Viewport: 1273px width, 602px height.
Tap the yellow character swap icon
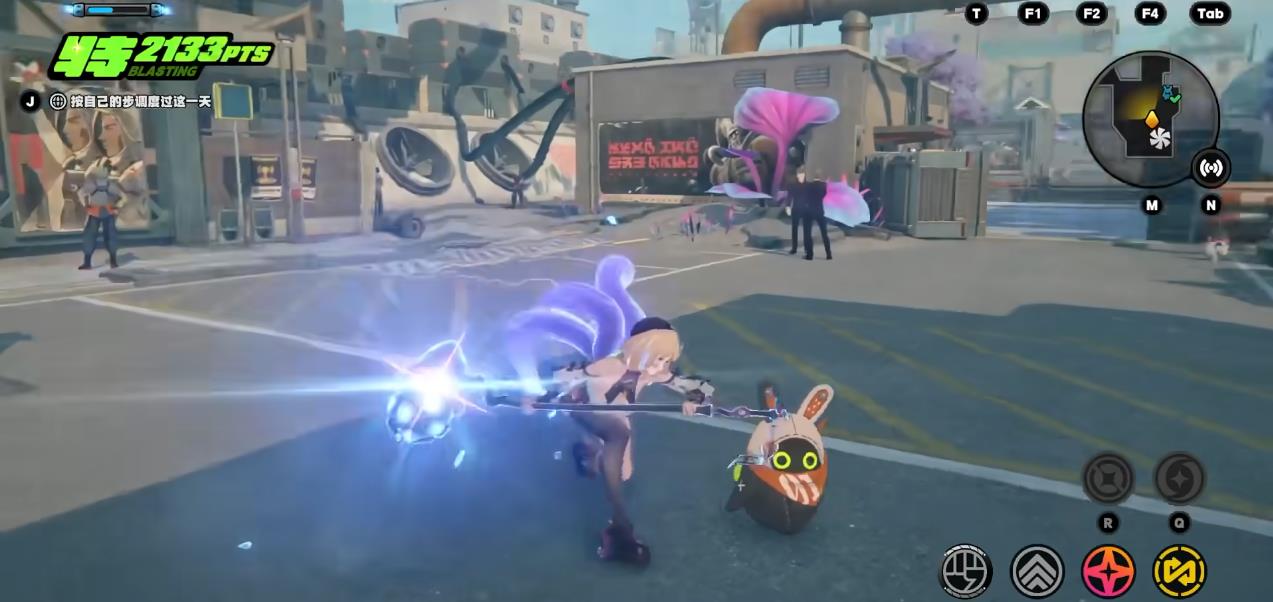point(1179,571)
